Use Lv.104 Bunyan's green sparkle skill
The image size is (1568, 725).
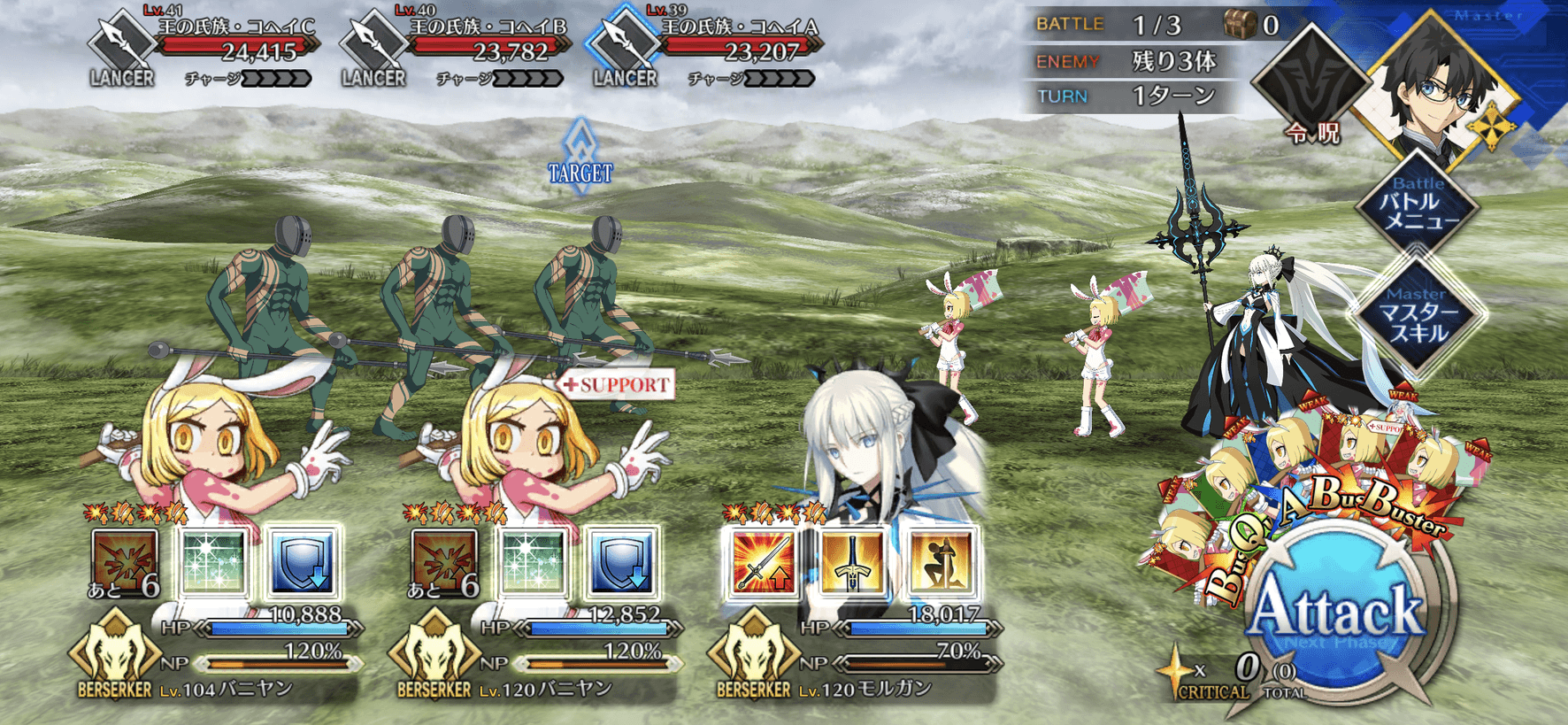click(x=212, y=561)
